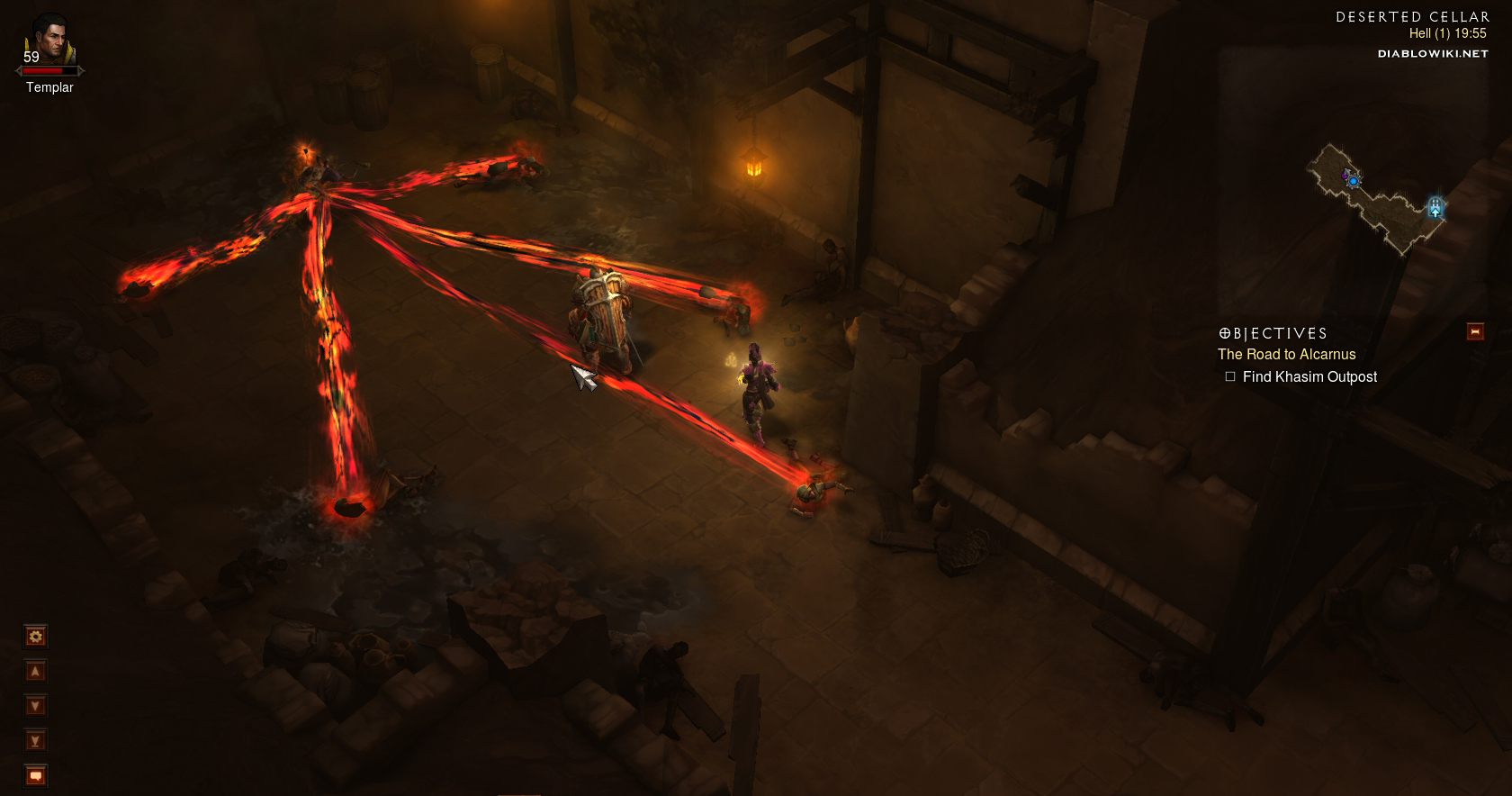Click the Find Khasim Outpost objective
Screen dimensions: 1512x796
pyautogui.click(x=1309, y=377)
